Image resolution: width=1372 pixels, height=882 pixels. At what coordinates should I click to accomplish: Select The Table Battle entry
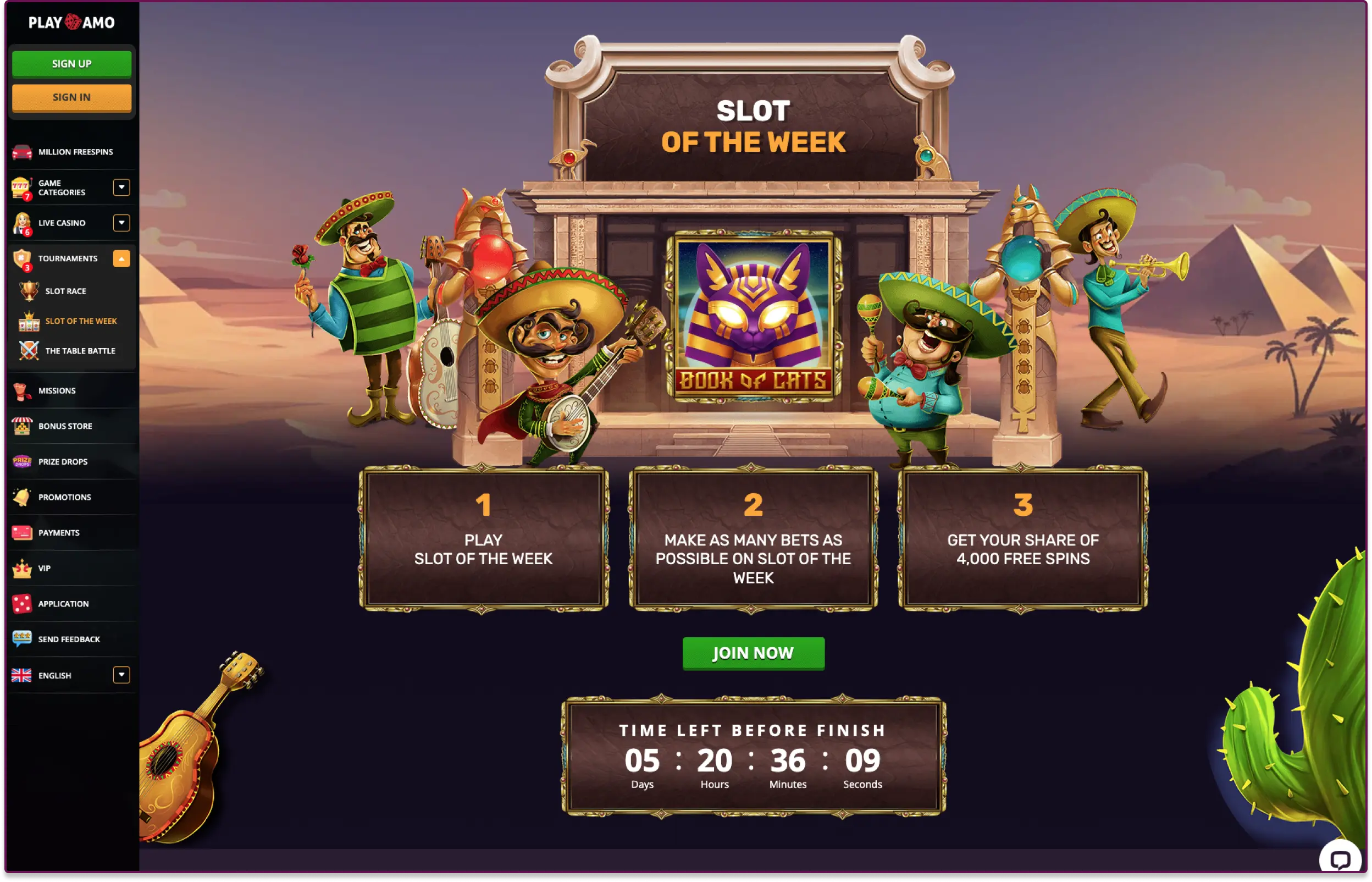80,350
